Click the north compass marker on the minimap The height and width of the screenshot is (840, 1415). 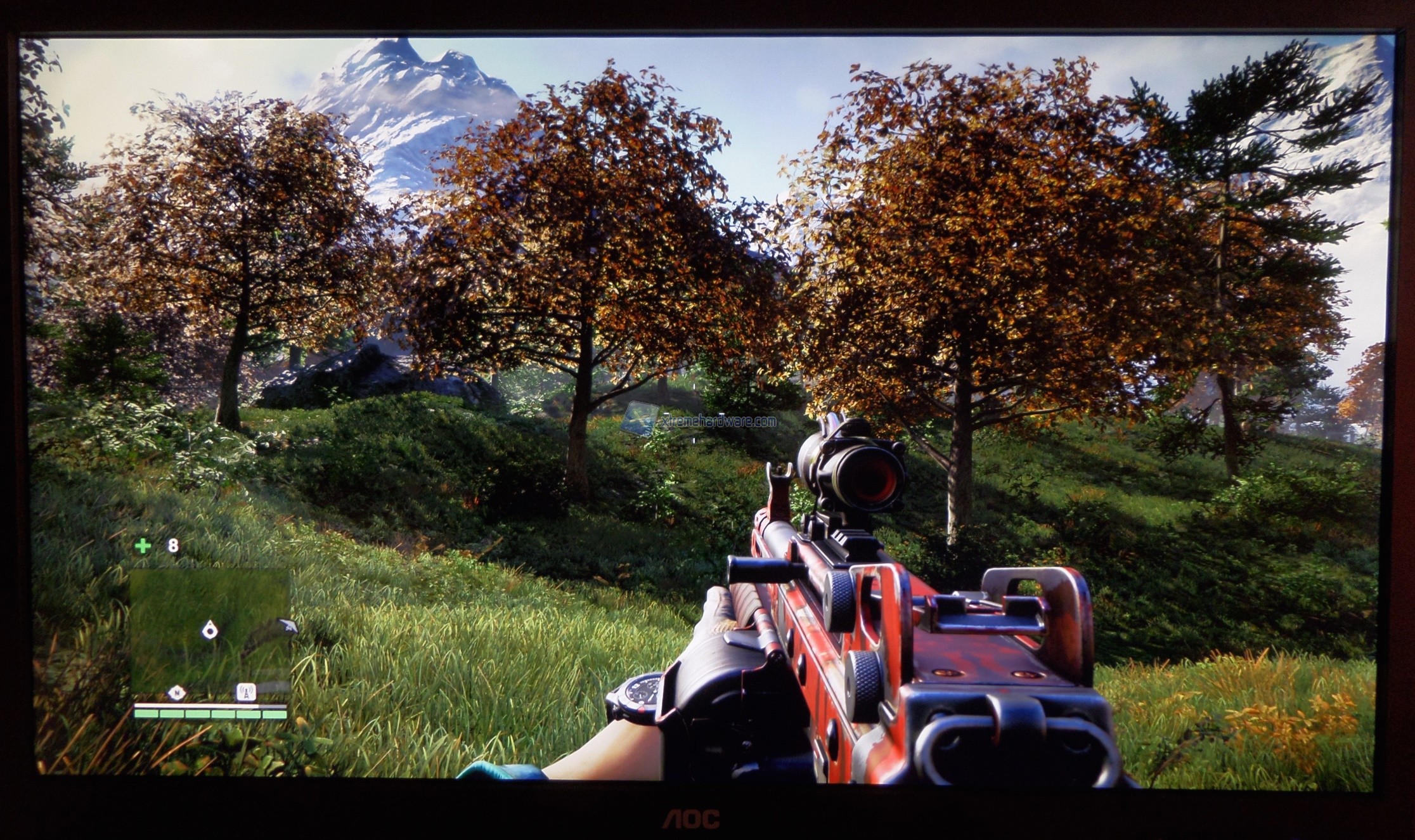click(177, 692)
